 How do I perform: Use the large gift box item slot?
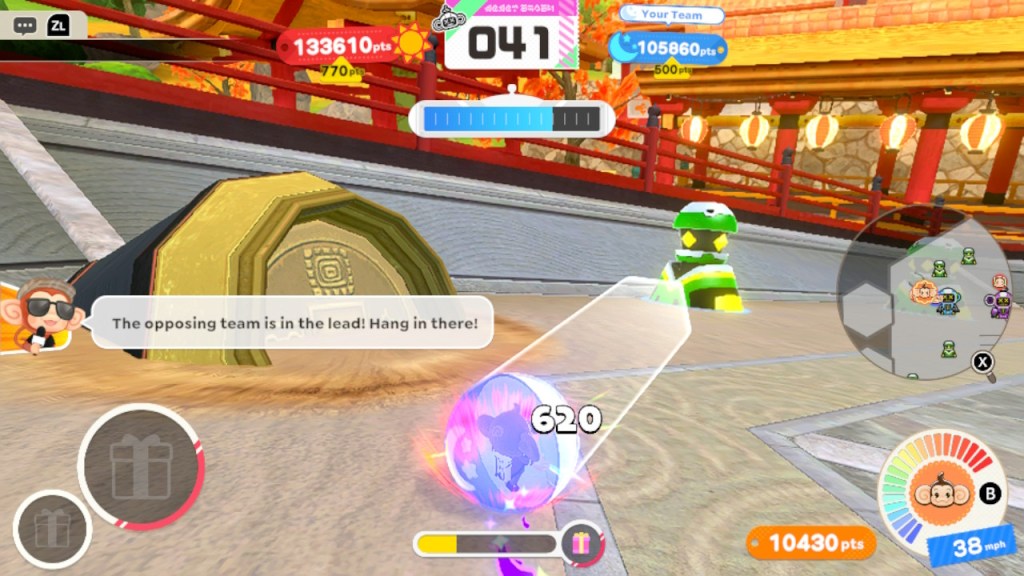[x=141, y=467]
